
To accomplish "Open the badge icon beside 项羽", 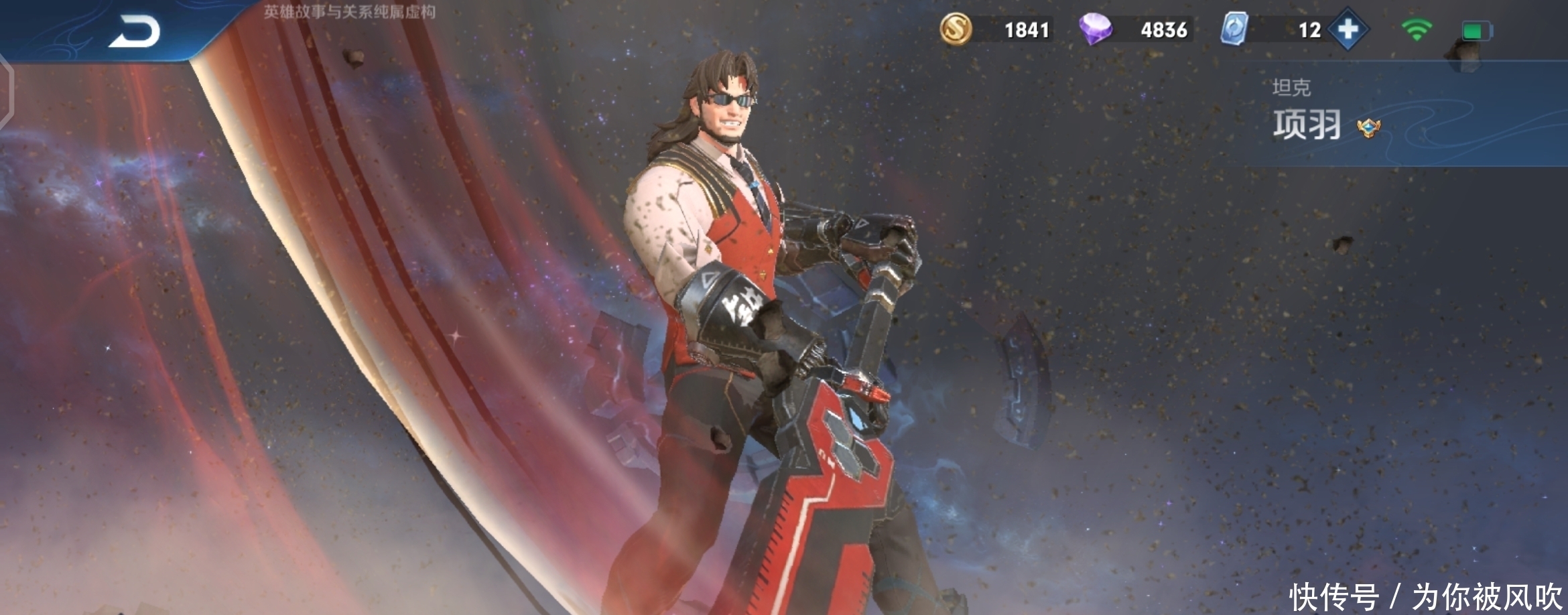I will tap(1368, 127).
